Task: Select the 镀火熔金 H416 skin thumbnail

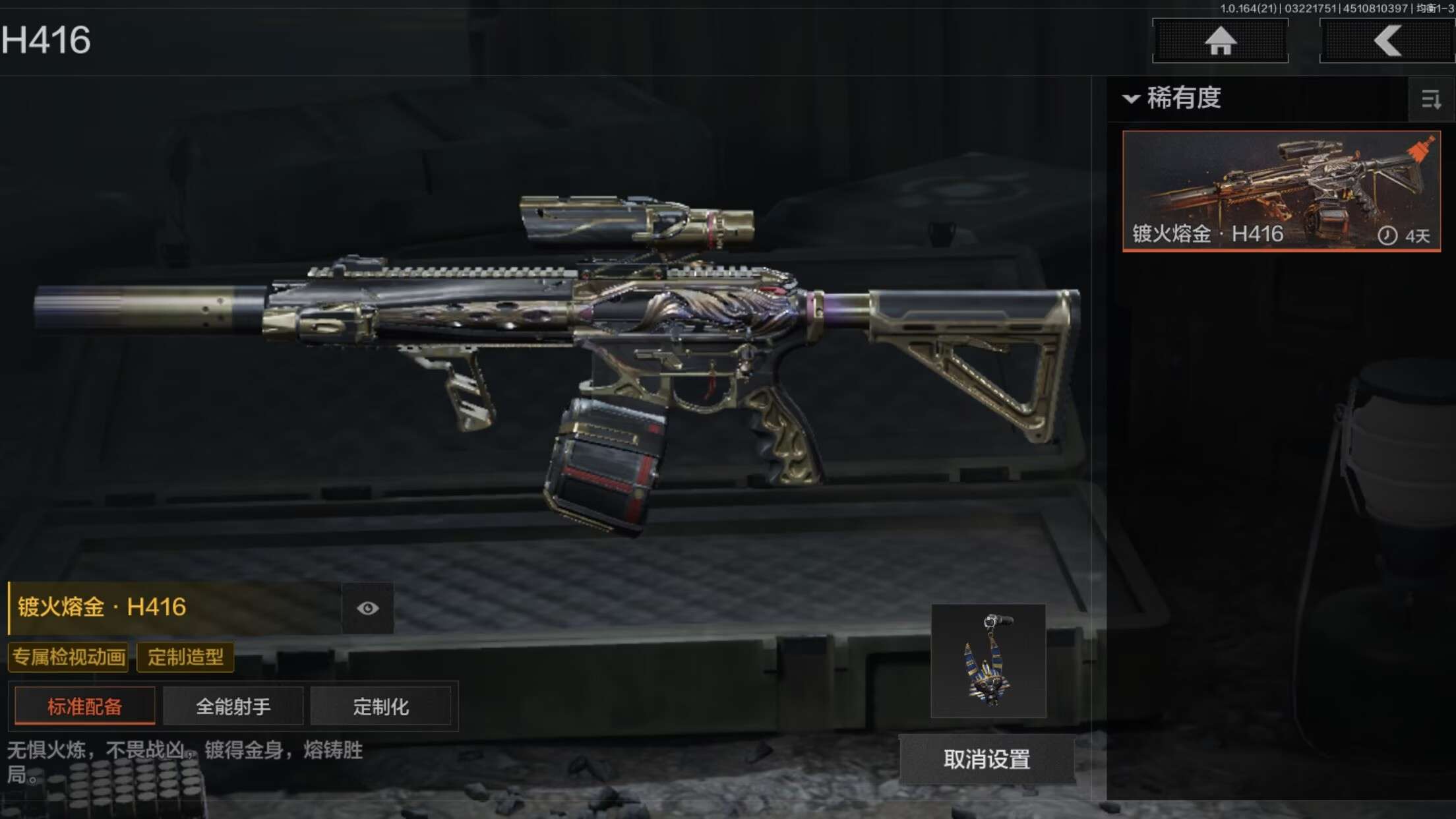Action: (1281, 191)
